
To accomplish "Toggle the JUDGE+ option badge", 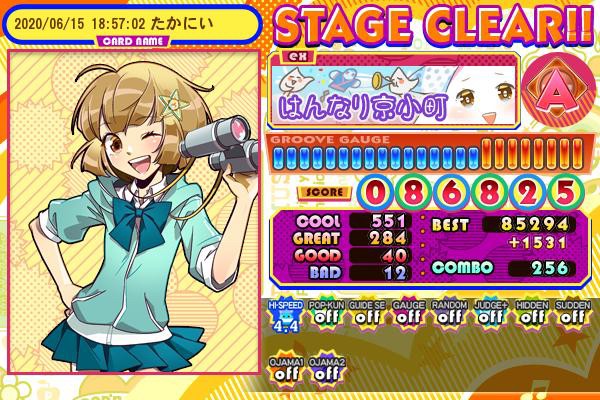I will point(488,314).
